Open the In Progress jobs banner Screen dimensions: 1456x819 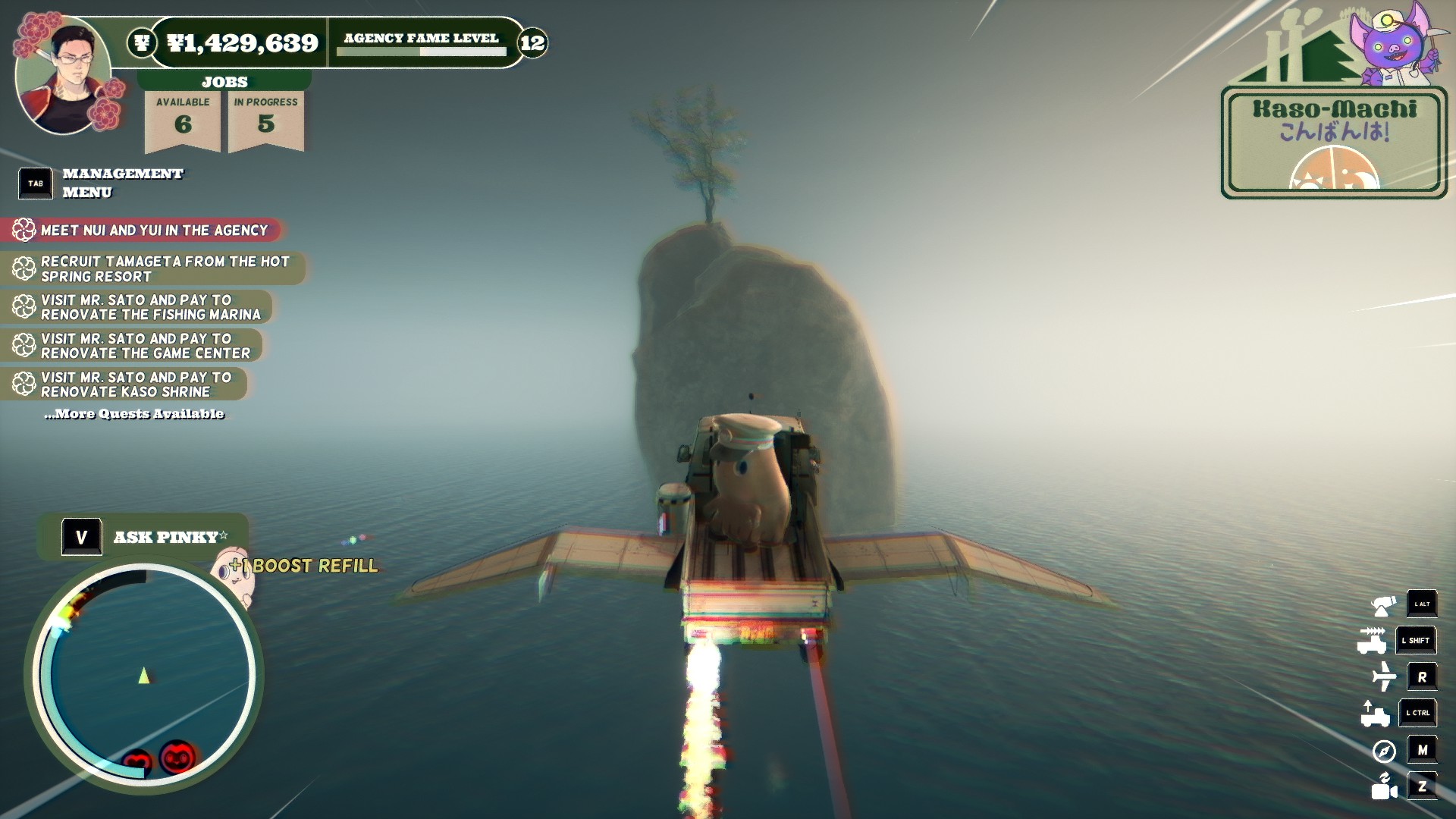pos(265,118)
